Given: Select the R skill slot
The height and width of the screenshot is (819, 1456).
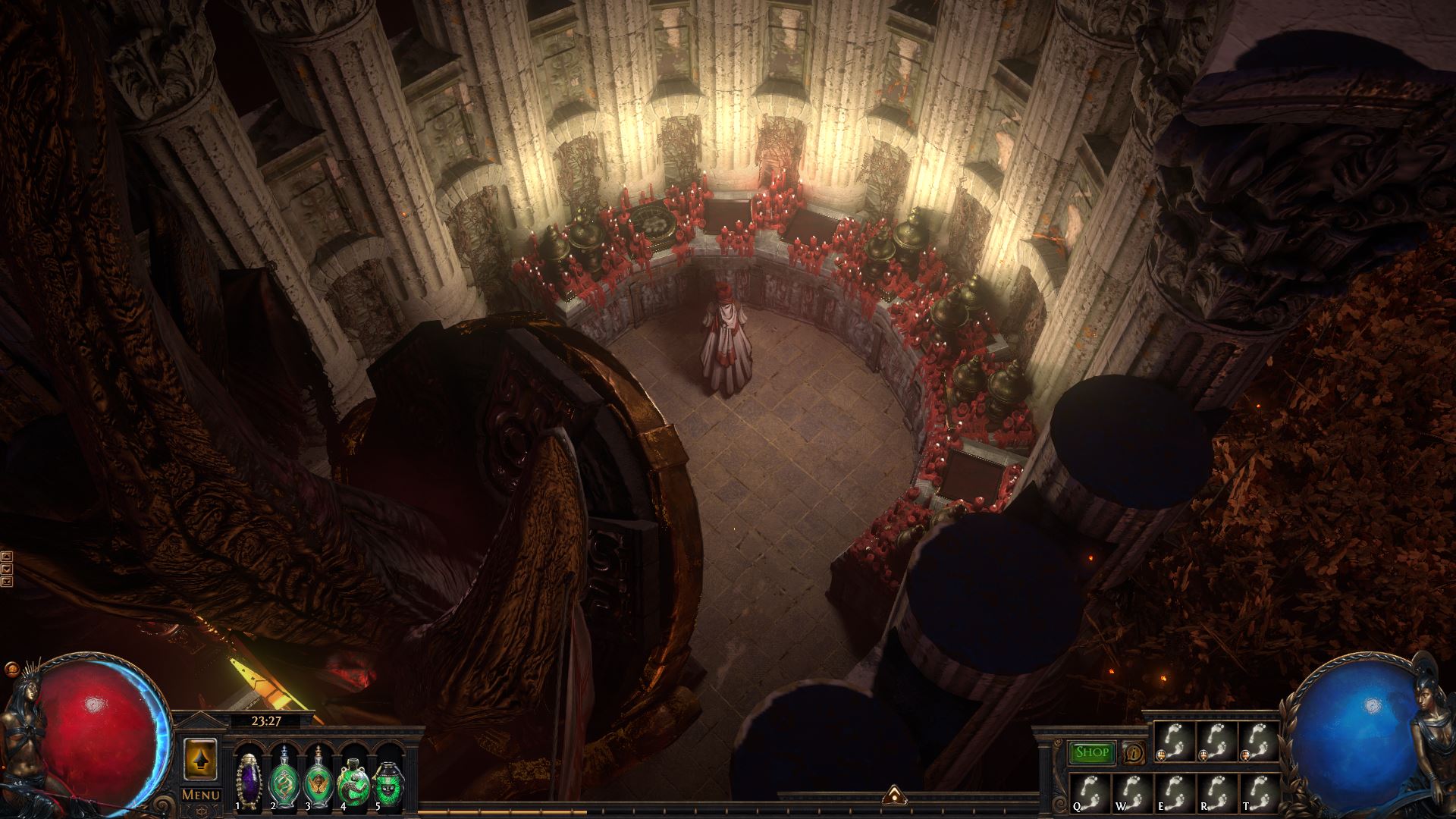Looking at the screenshot, I should pyautogui.click(x=1216, y=793).
